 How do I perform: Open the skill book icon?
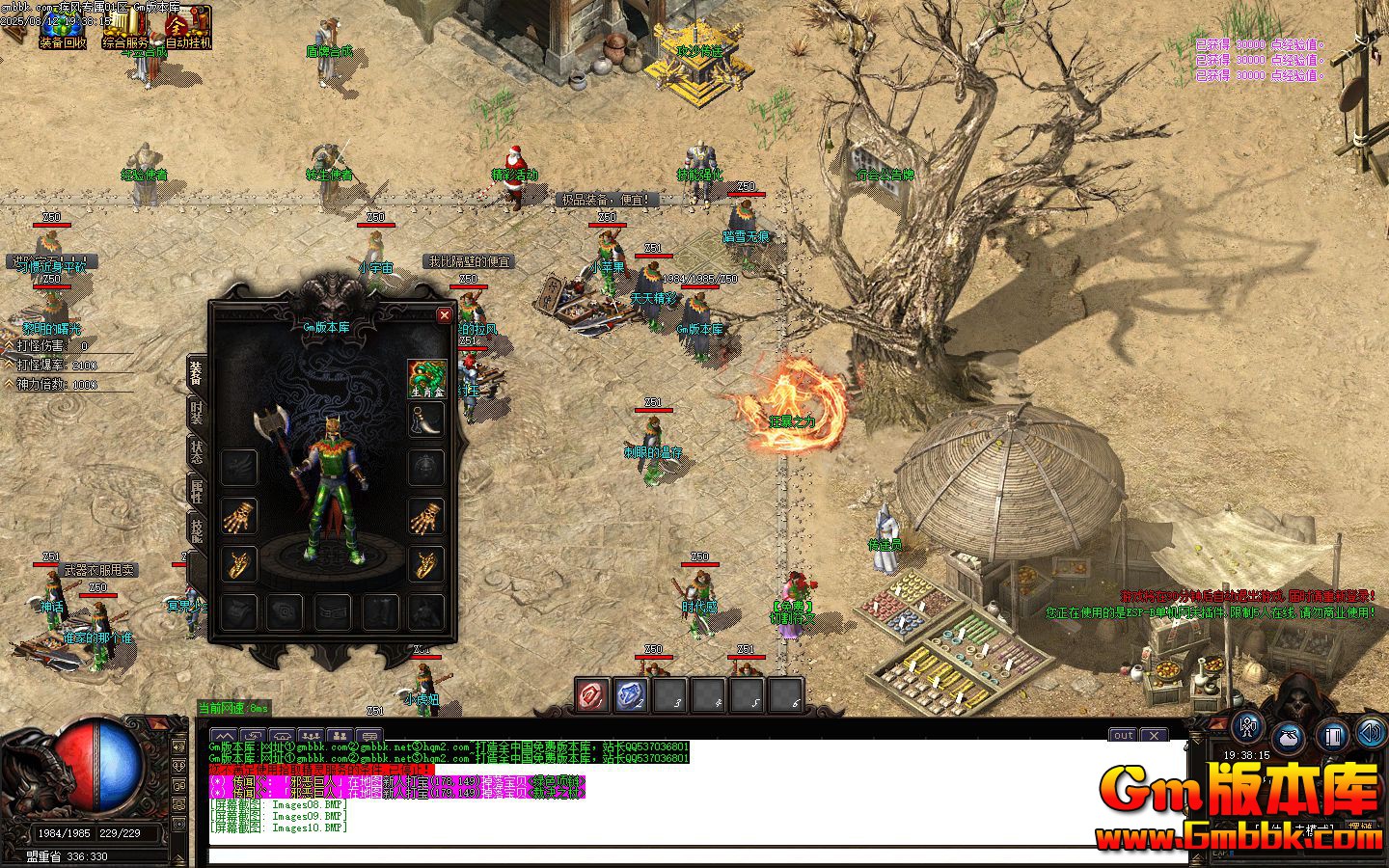1332,736
